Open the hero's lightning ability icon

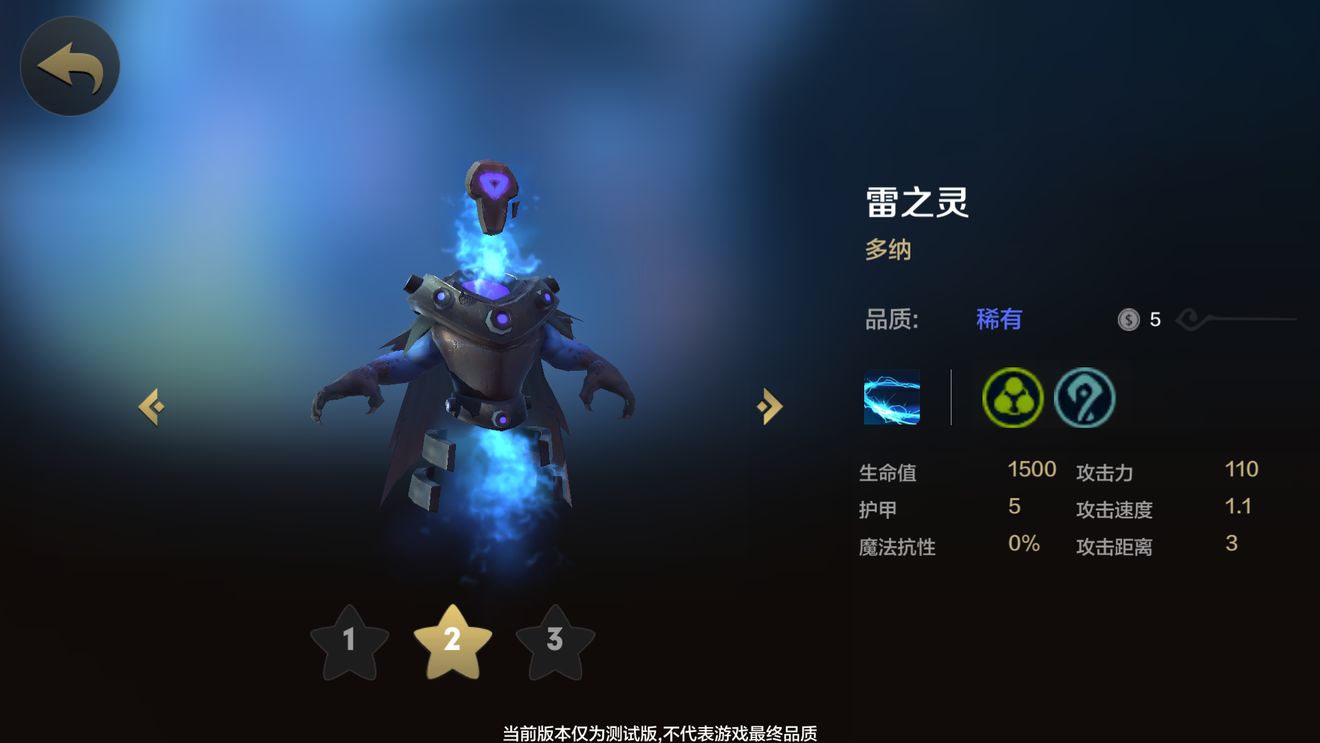[891, 398]
